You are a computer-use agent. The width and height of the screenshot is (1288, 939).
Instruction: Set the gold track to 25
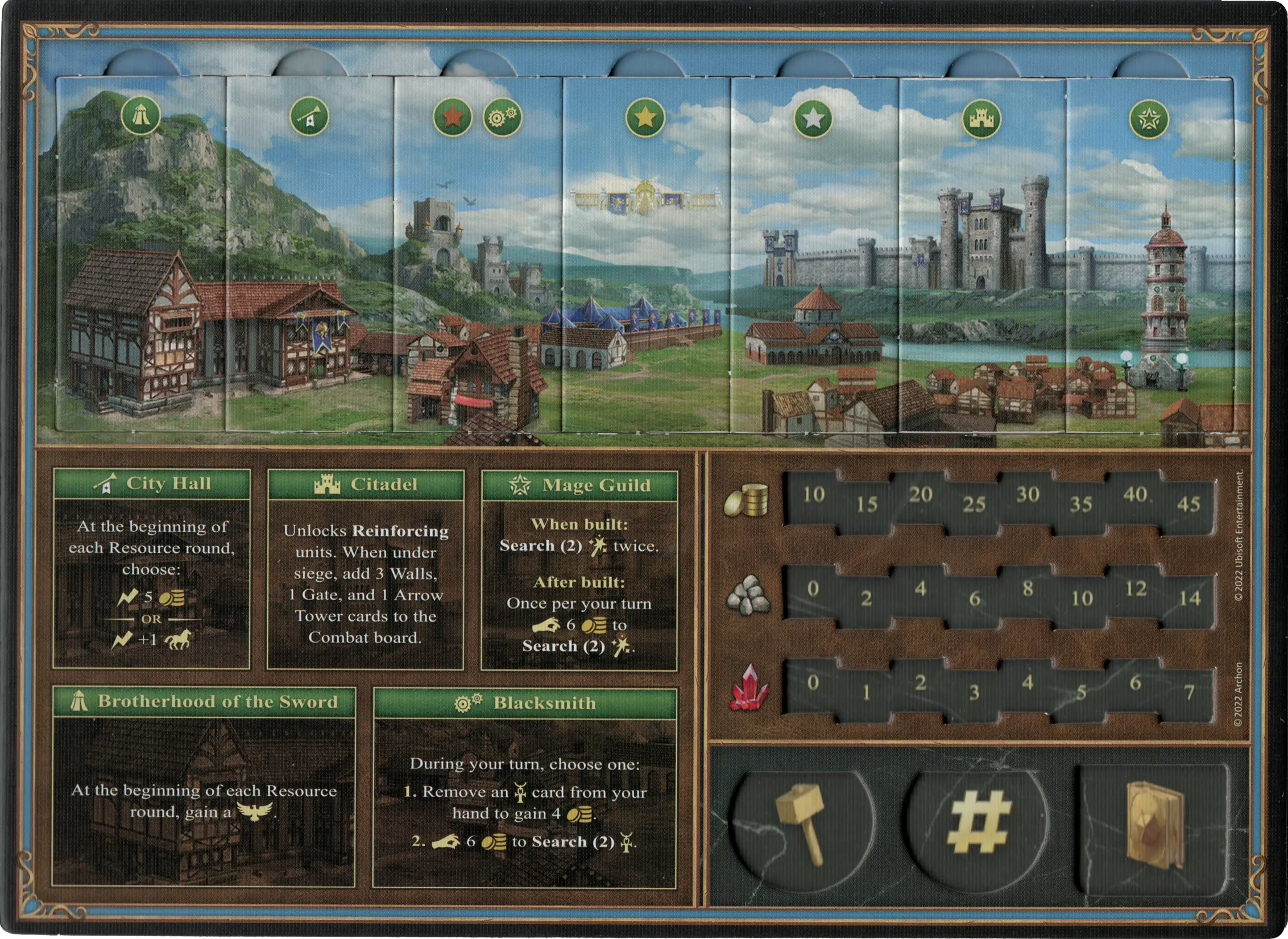point(974,504)
